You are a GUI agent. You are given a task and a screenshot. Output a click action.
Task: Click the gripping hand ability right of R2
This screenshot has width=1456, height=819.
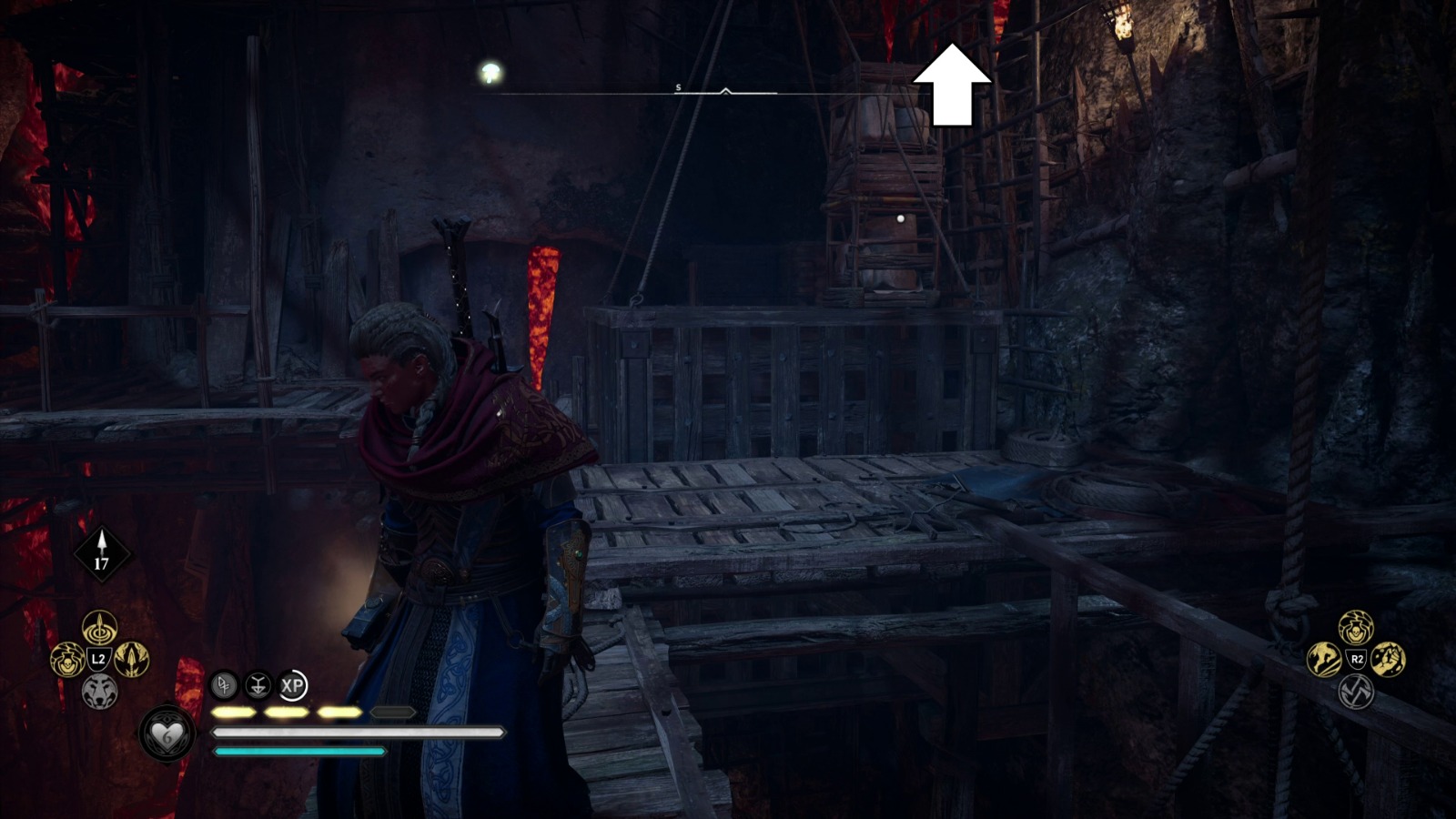(1389, 659)
